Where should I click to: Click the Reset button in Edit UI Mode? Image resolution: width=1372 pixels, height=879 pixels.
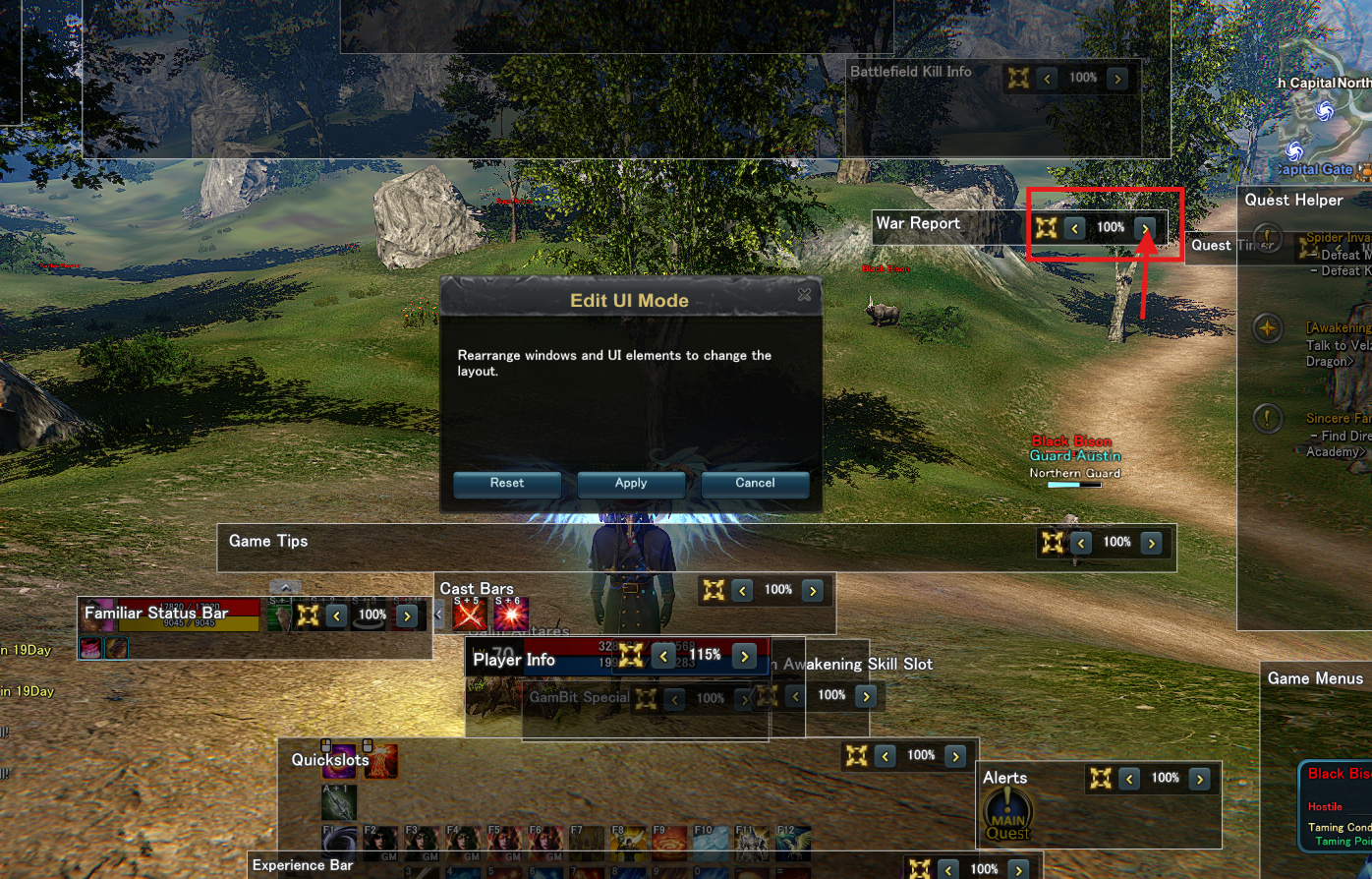[x=507, y=484]
